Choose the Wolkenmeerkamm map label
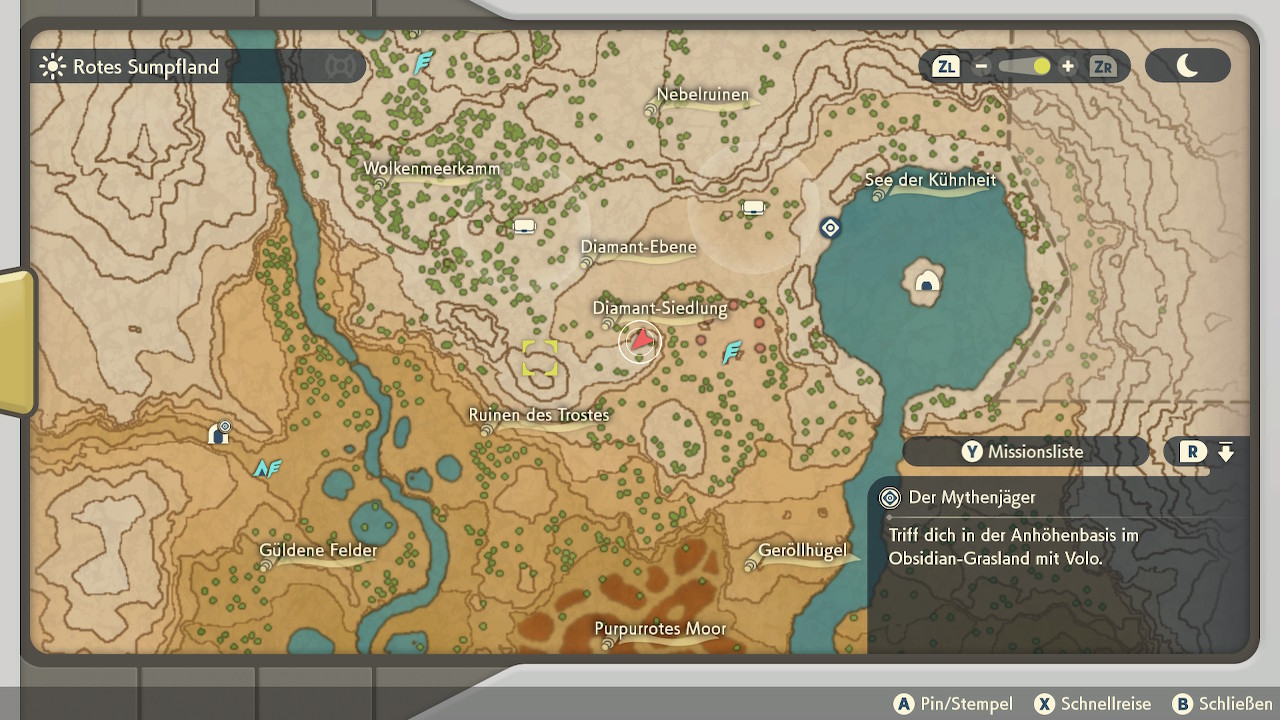The image size is (1280, 720). pos(431,169)
